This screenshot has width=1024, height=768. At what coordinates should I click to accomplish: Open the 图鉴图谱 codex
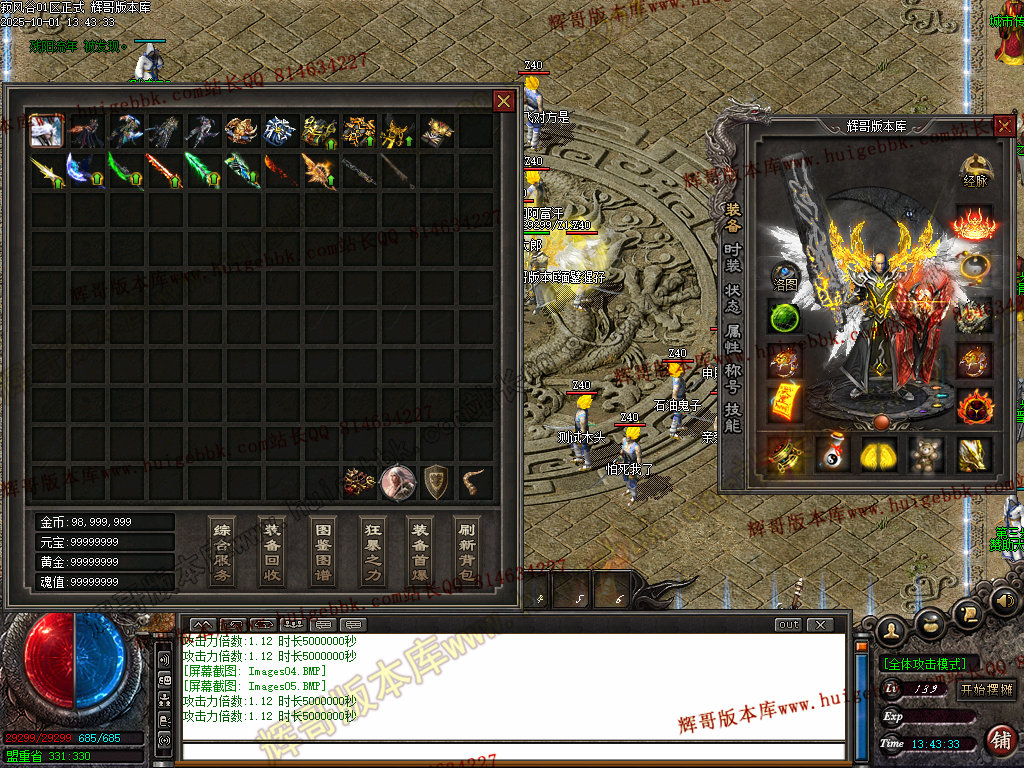coord(322,552)
